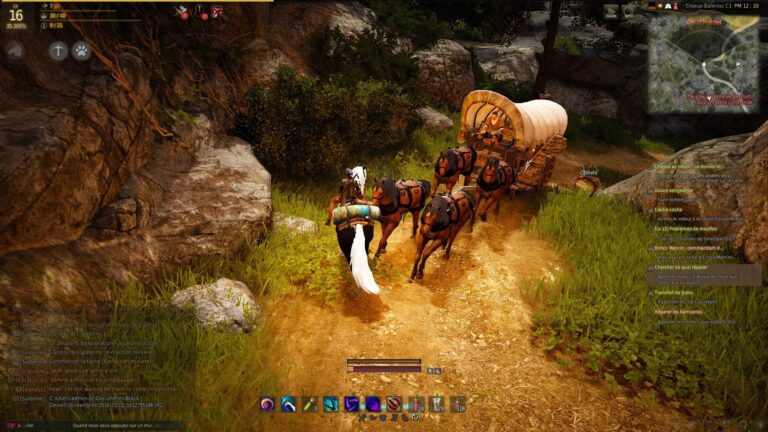Open the minimap
Screen dimensions: 768x432
[x=702, y=63]
